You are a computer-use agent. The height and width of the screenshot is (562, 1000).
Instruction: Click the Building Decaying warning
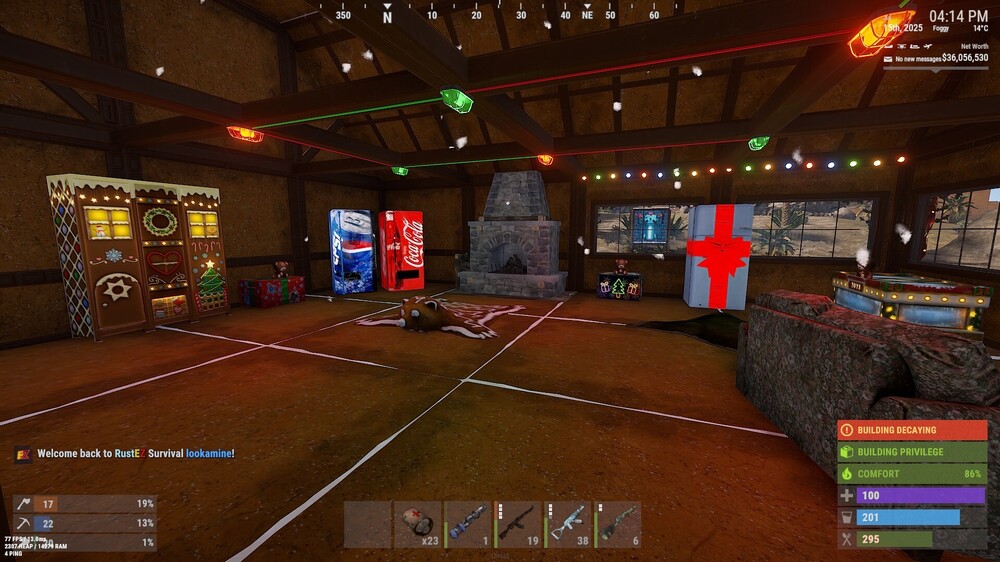pyautogui.click(x=911, y=430)
